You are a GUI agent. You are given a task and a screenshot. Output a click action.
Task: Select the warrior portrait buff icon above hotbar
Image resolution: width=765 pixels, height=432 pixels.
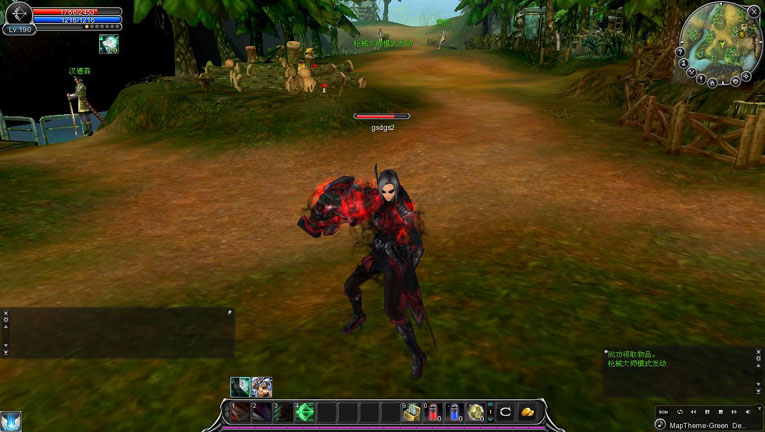click(x=262, y=386)
